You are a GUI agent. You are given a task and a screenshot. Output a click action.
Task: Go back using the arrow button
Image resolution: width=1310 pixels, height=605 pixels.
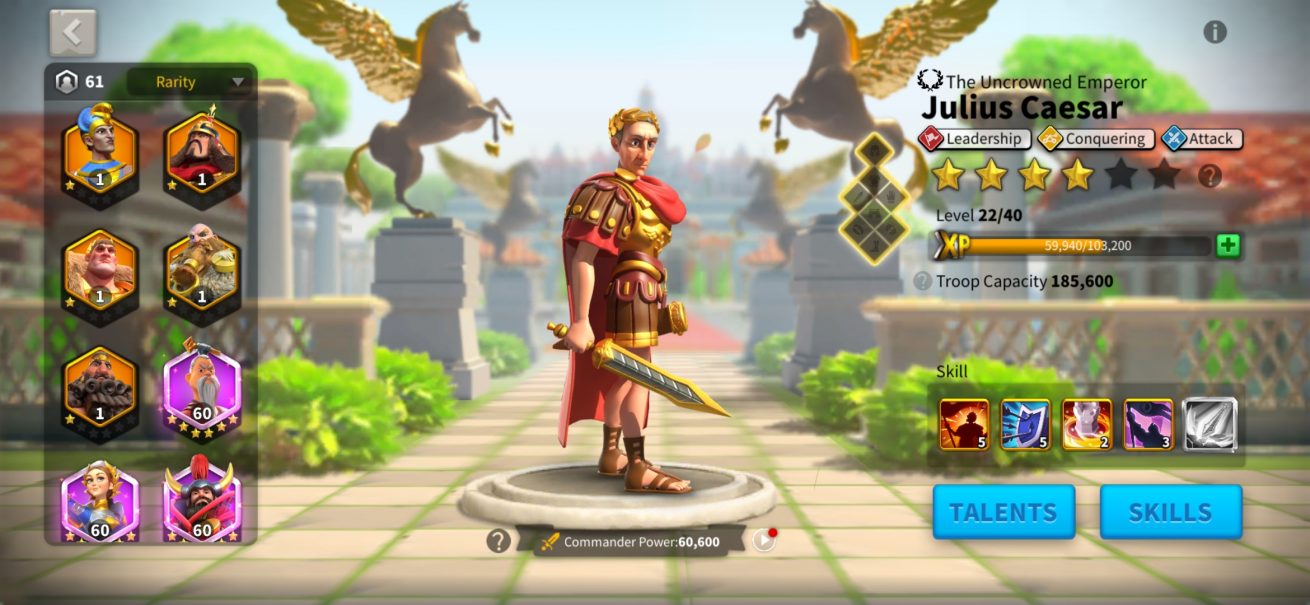pos(73,33)
